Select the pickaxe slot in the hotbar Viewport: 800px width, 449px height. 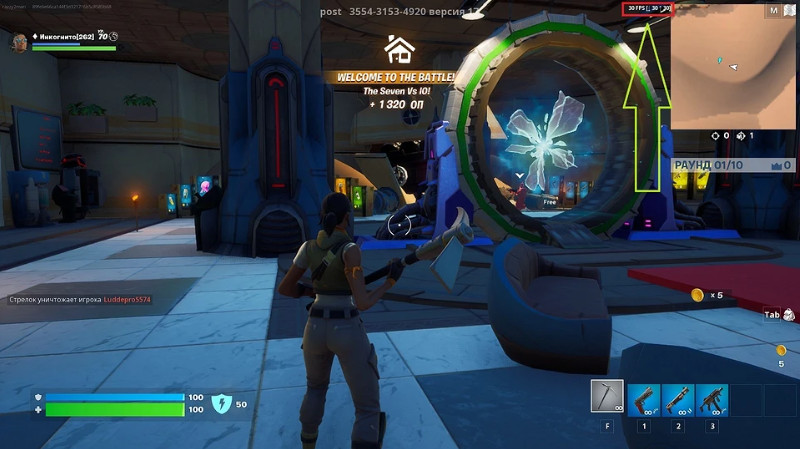tap(606, 397)
